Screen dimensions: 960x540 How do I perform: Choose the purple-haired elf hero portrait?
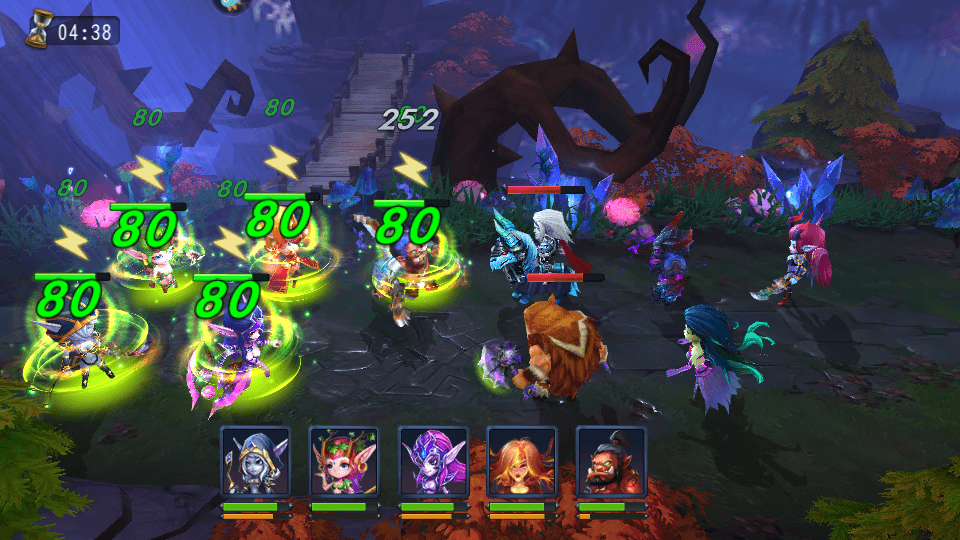(433, 461)
